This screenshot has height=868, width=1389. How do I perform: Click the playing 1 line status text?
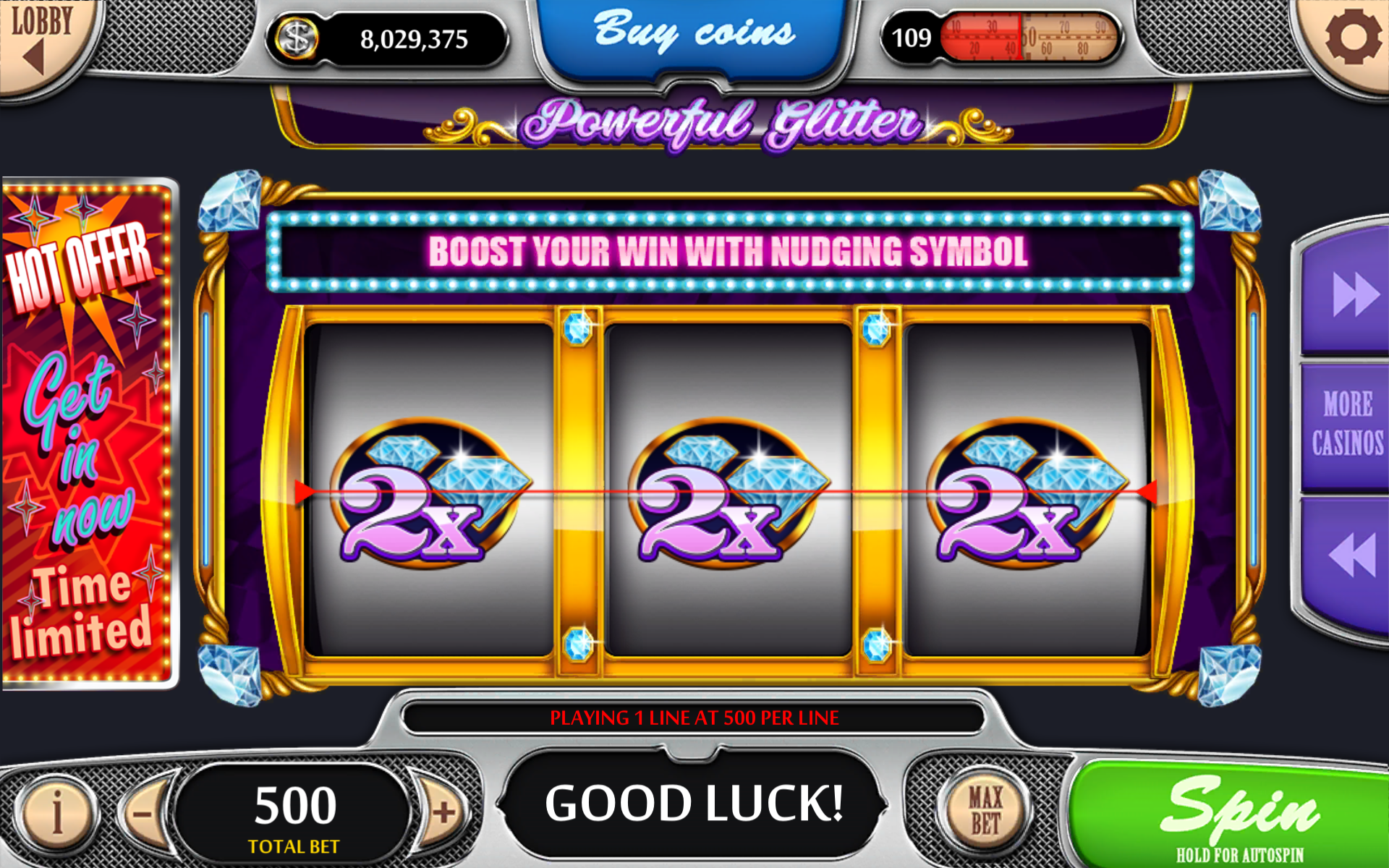point(694,718)
